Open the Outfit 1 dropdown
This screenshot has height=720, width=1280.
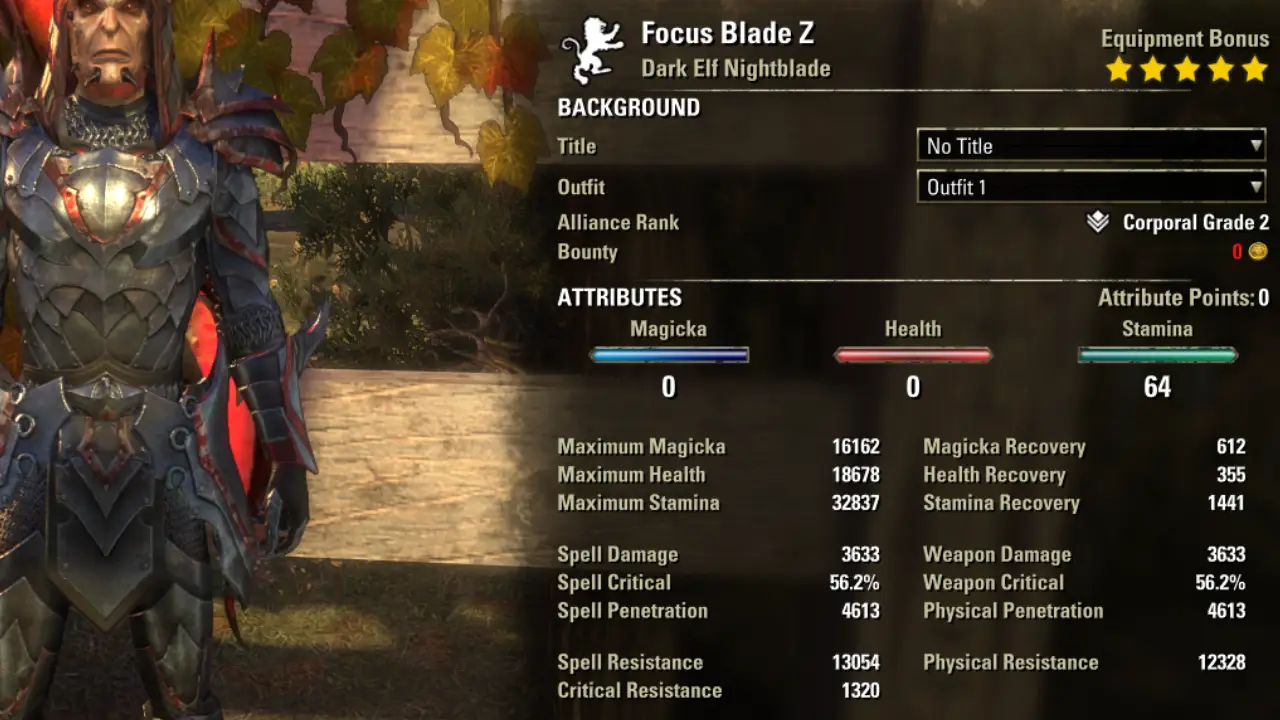click(x=1091, y=187)
